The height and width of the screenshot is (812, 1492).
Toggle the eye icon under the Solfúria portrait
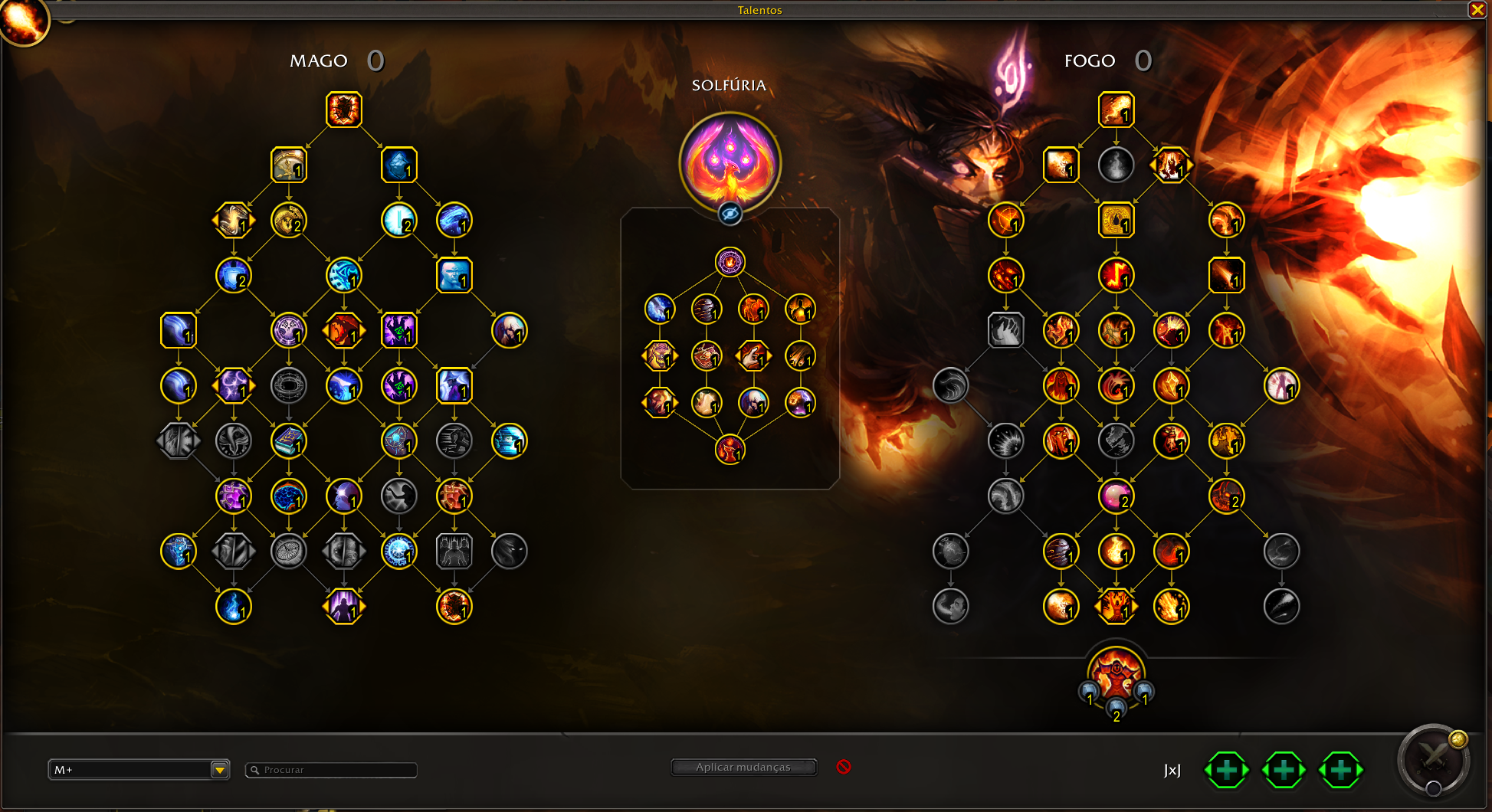730,214
